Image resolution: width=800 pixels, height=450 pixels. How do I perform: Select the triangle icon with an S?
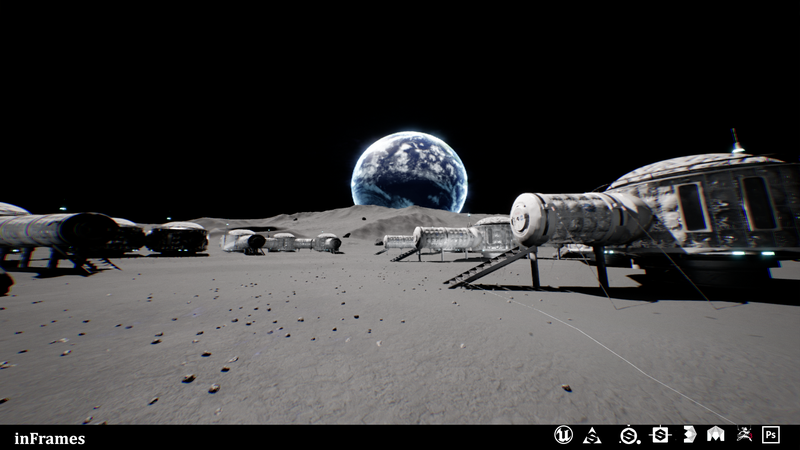point(592,435)
